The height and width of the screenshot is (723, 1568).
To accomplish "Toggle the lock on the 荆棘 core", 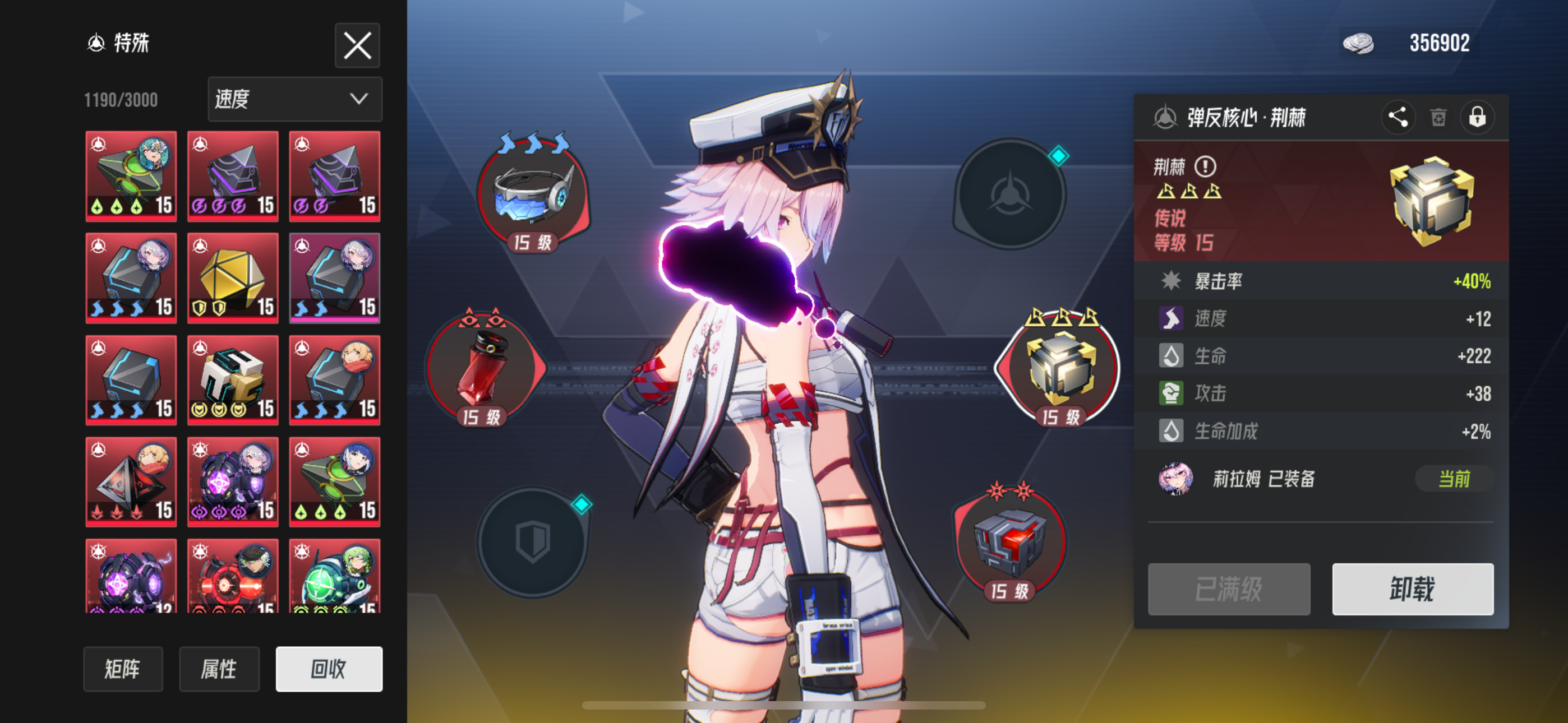I will (x=1479, y=118).
